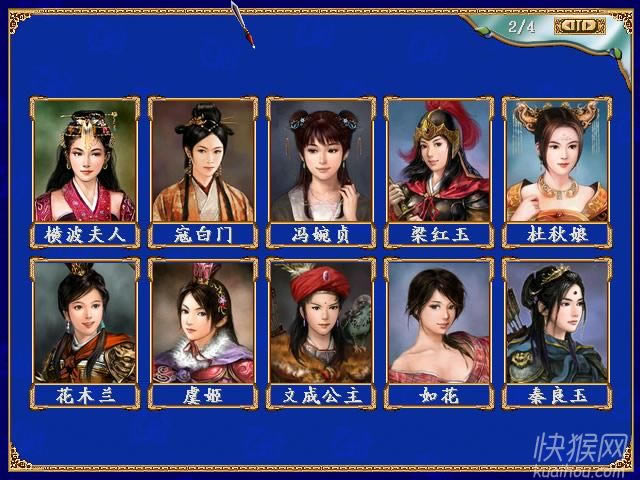Select the 横波夫人 portrait
The image size is (640, 480).
[x=85, y=161]
